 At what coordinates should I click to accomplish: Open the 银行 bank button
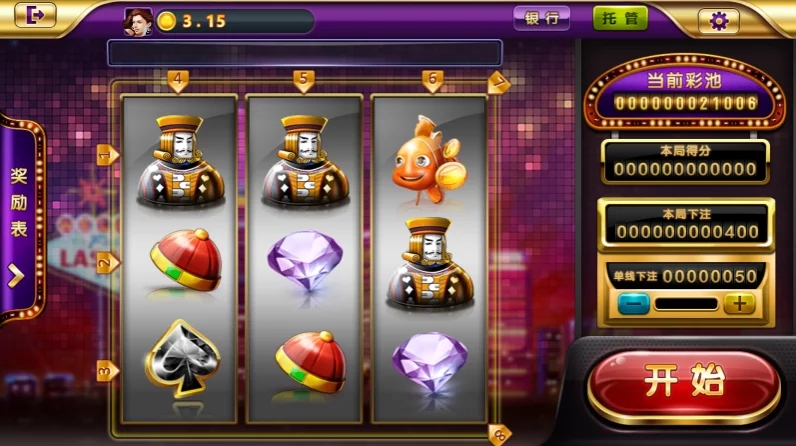(x=541, y=19)
